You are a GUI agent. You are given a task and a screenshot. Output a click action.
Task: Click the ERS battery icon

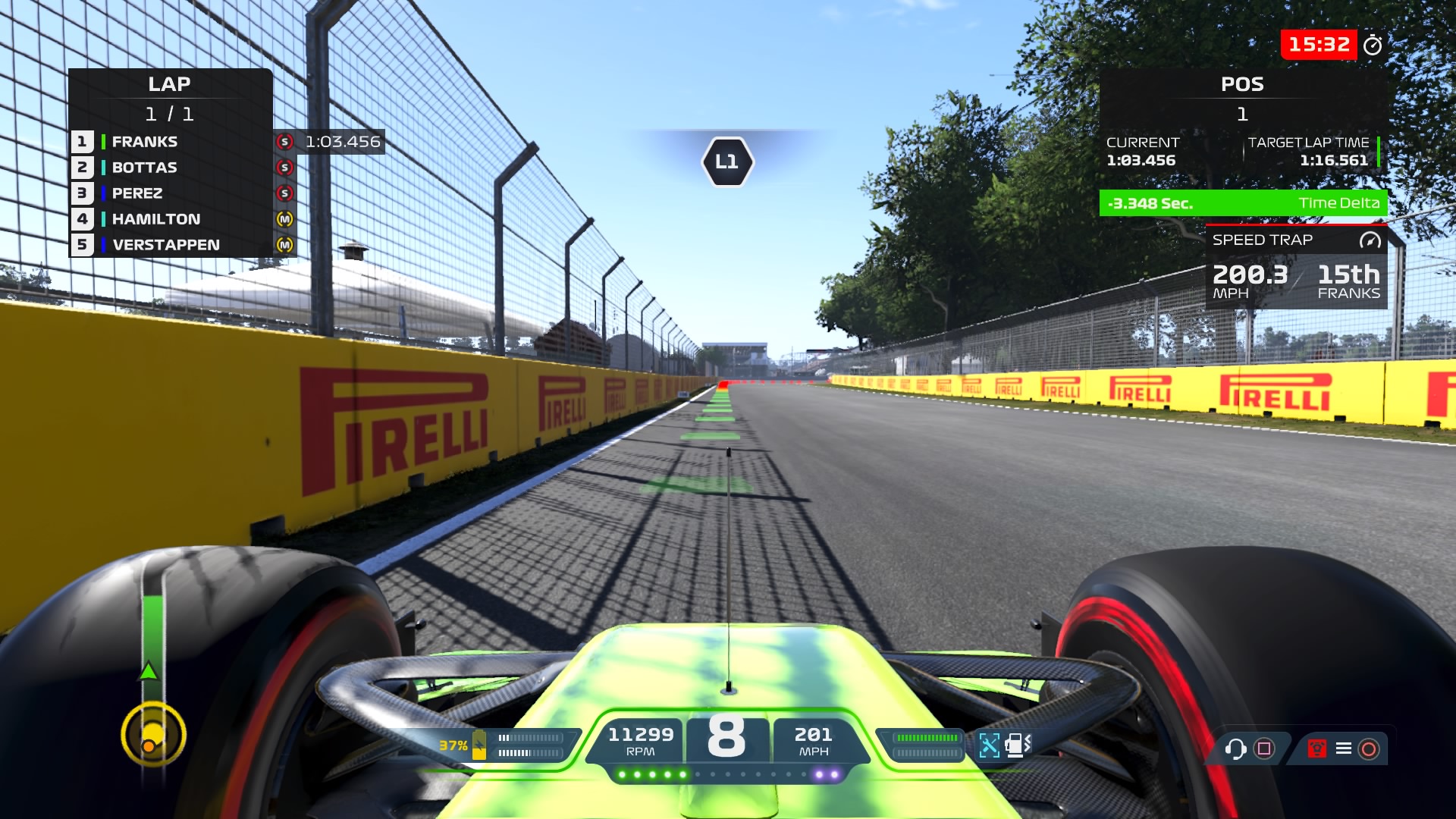pos(479,745)
